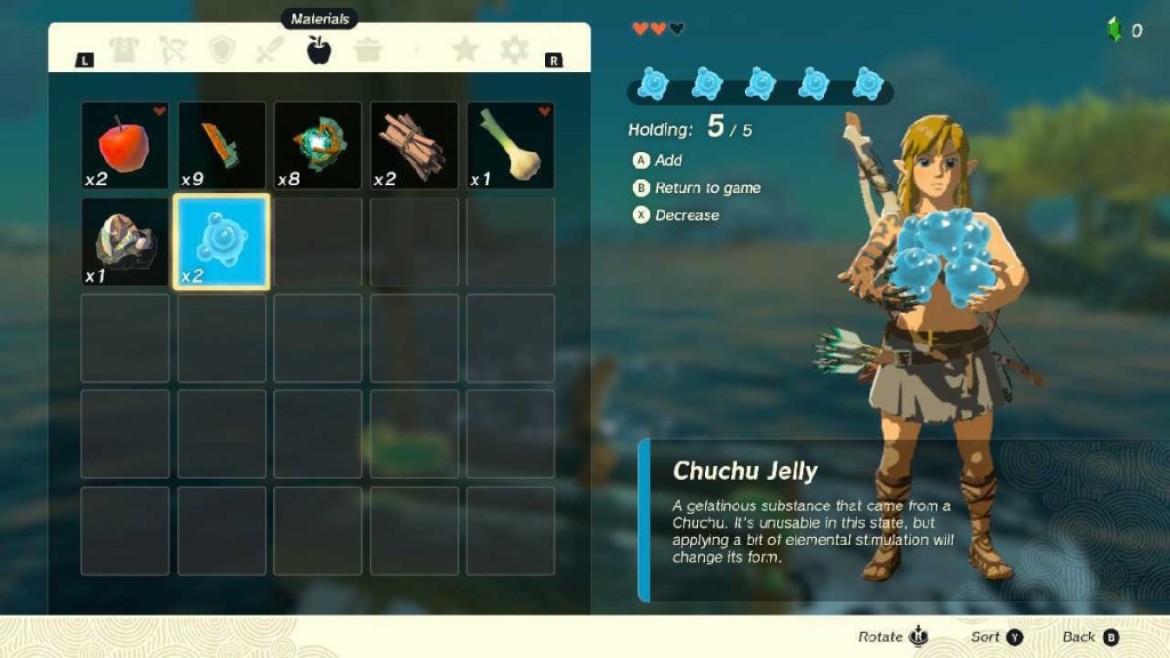Select the Materials apple tab
1170x658 pixels.
click(319, 50)
